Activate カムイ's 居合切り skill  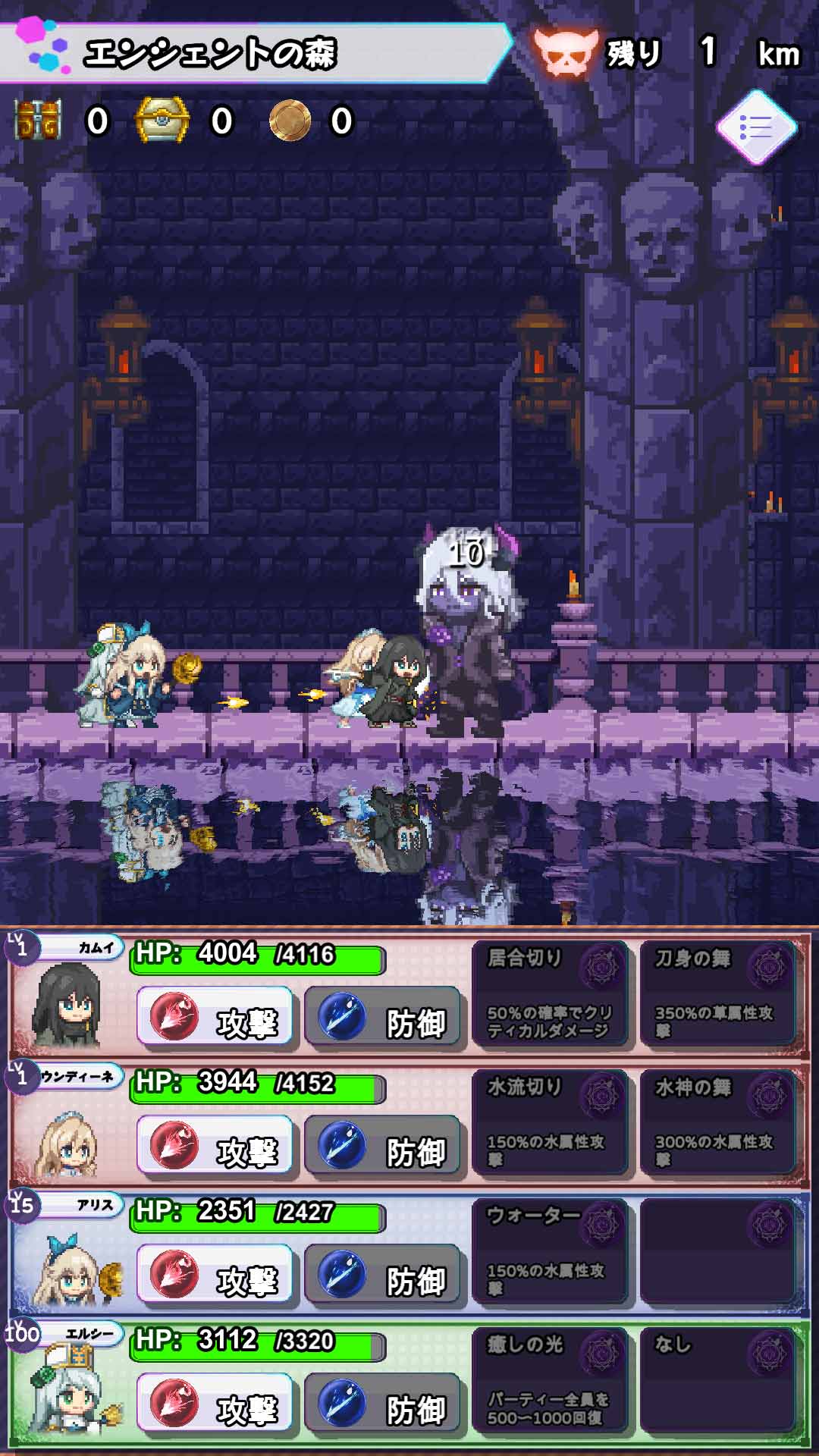(549, 993)
